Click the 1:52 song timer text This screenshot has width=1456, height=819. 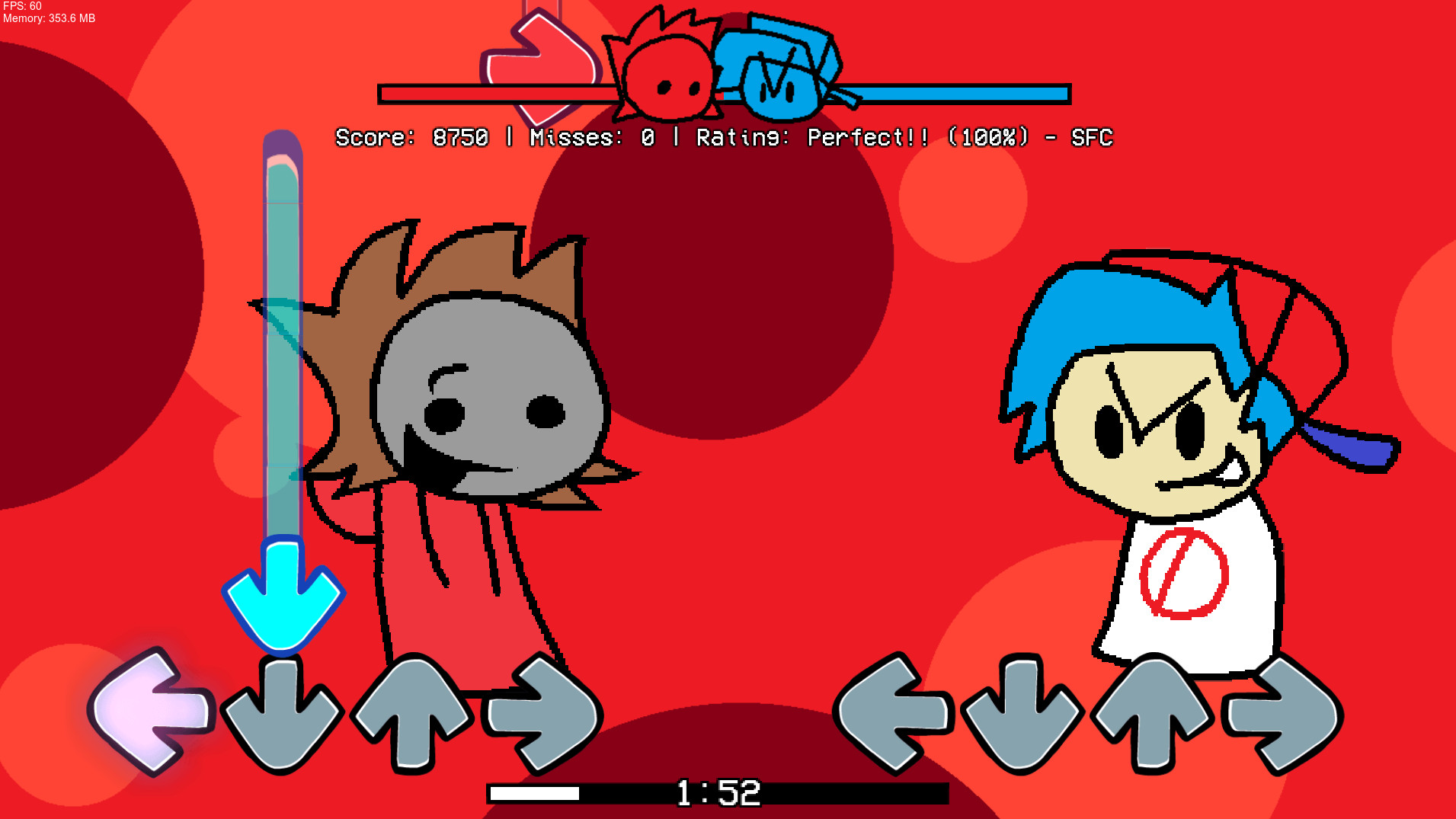pyautogui.click(x=716, y=794)
